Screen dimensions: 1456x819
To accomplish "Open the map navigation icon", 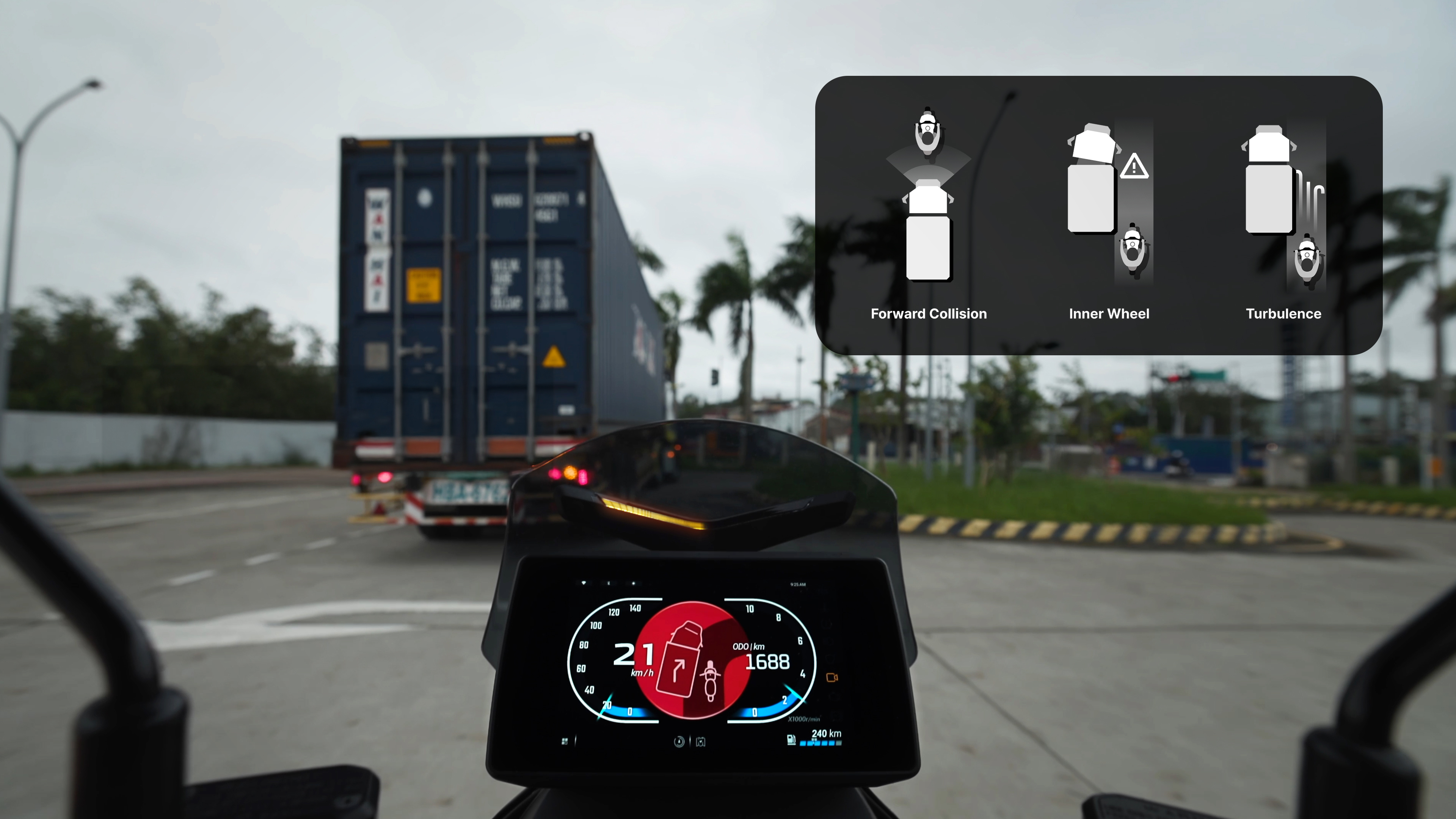I will coord(701,742).
